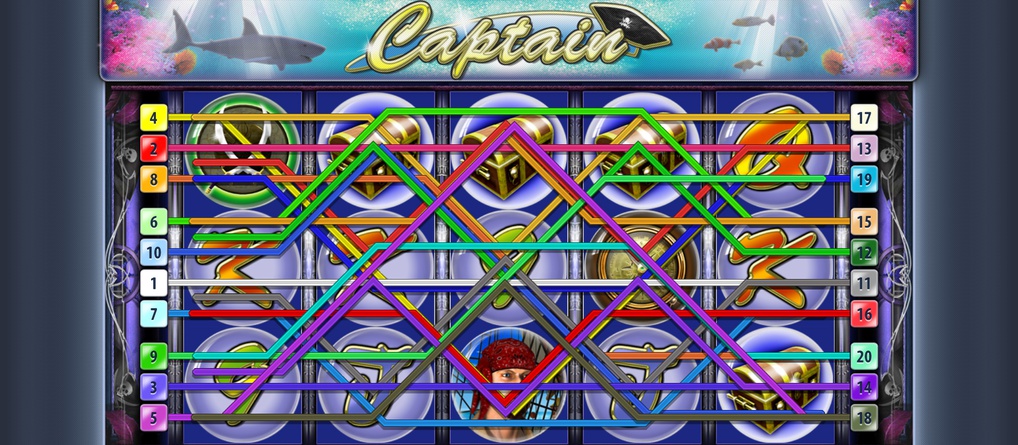This screenshot has width=1018, height=445.
Task: Activate payline 8 indicator
Action: pyautogui.click(x=154, y=180)
